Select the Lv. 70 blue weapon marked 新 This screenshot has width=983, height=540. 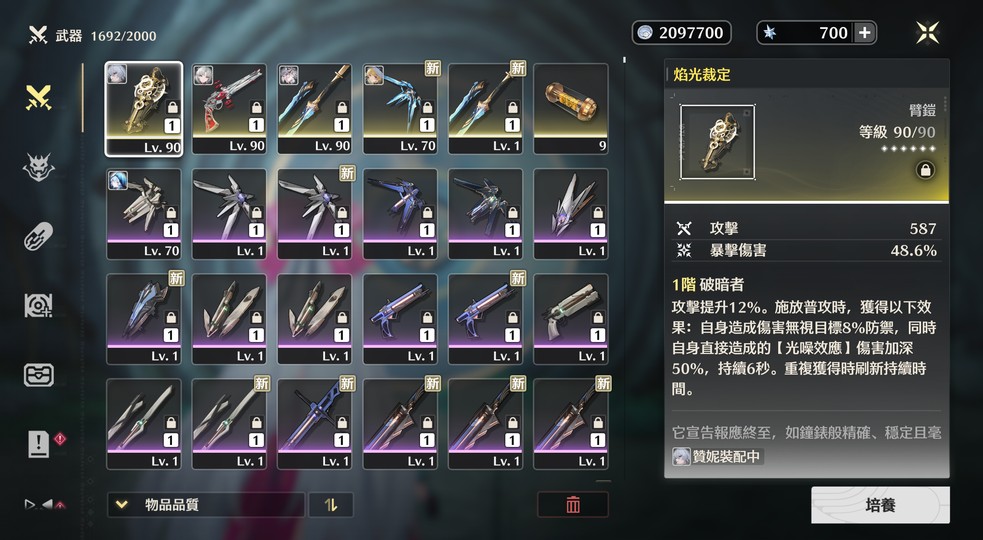pos(400,109)
